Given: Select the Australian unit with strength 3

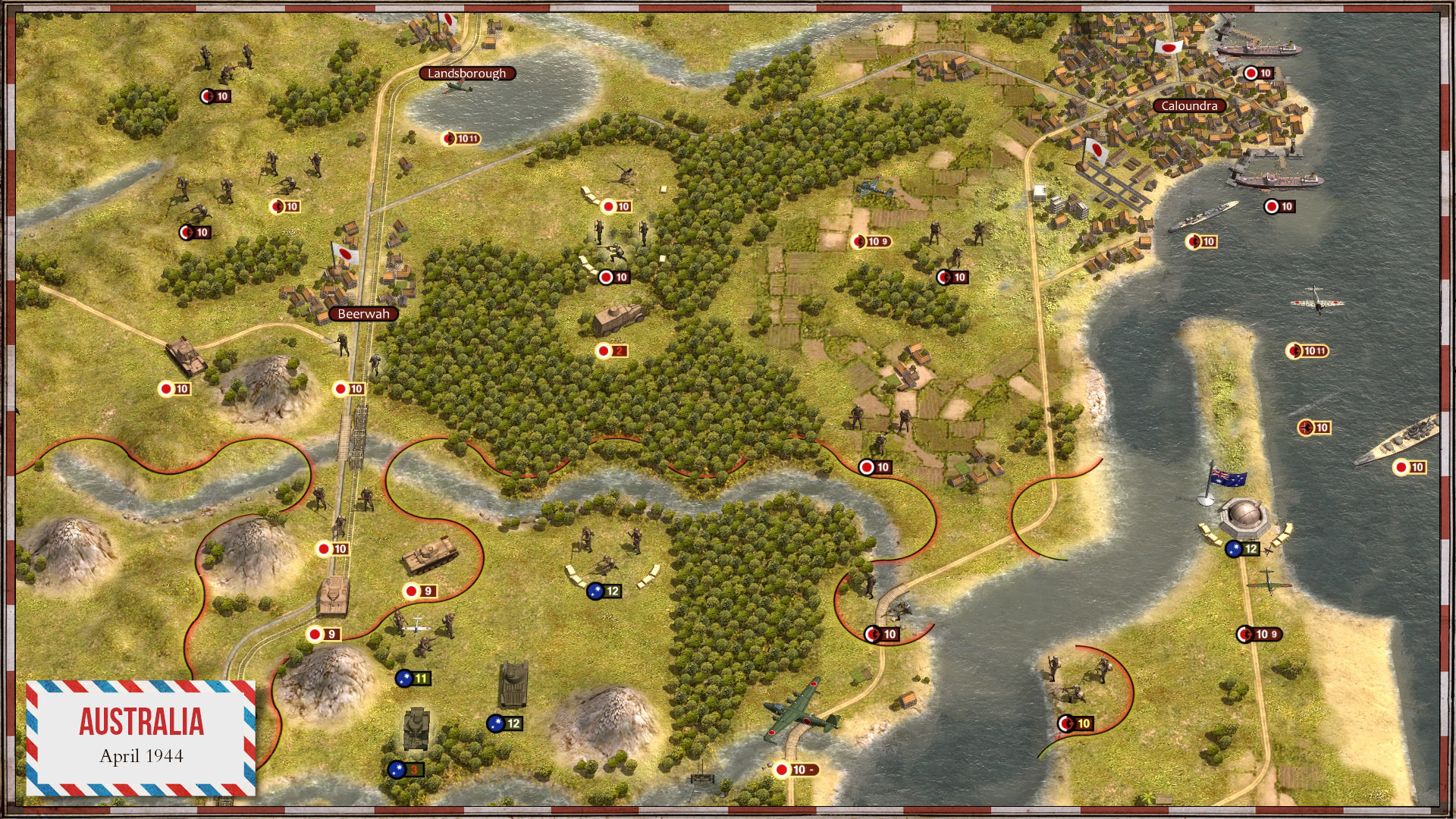Looking at the screenshot, I should tap(416, 730).
